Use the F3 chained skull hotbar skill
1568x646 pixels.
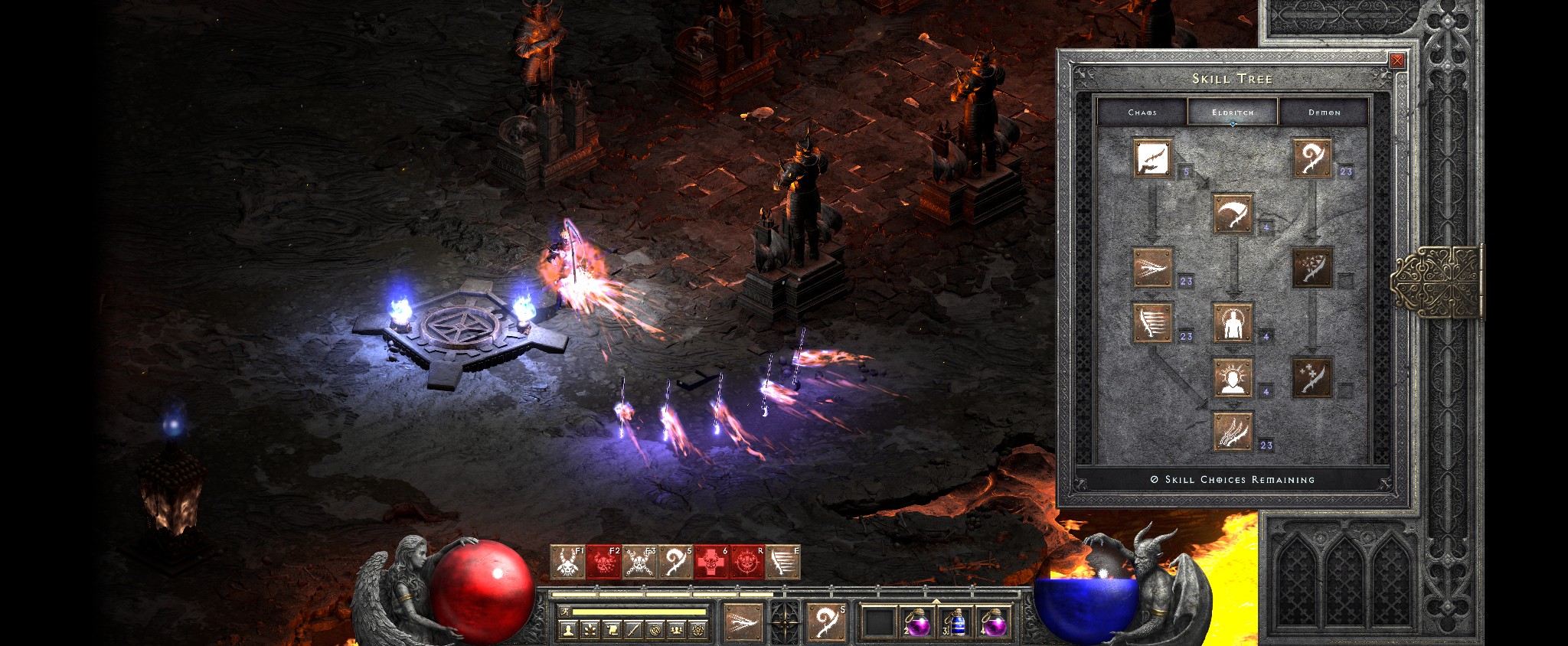pyautogui.click(x=639, y=563)
